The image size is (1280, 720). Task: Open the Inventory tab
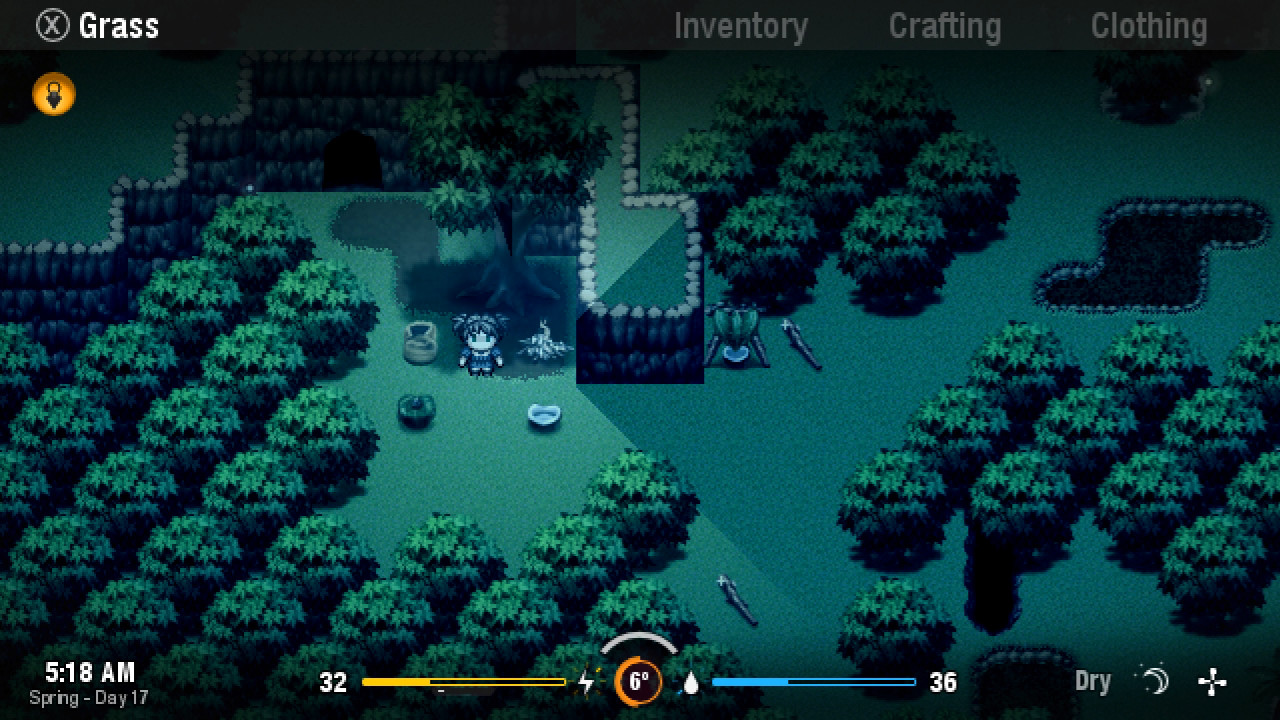[x=741, y=26]
